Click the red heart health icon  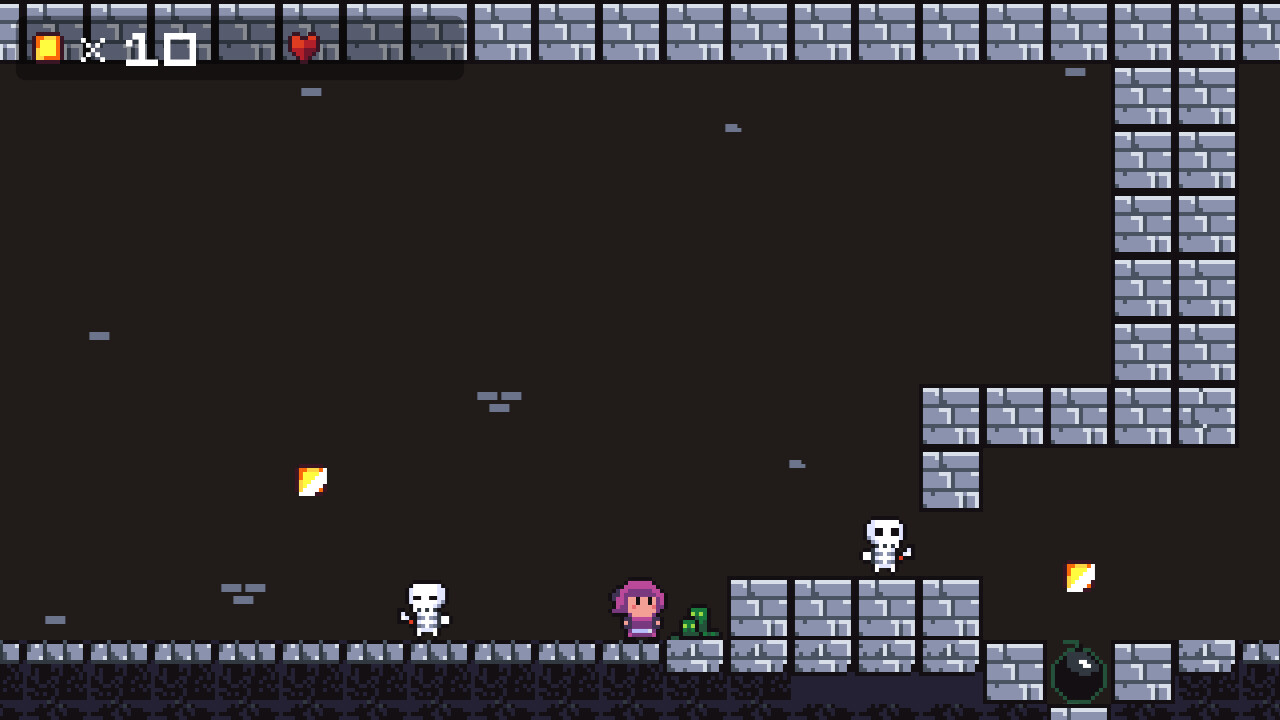pos(303,45)
